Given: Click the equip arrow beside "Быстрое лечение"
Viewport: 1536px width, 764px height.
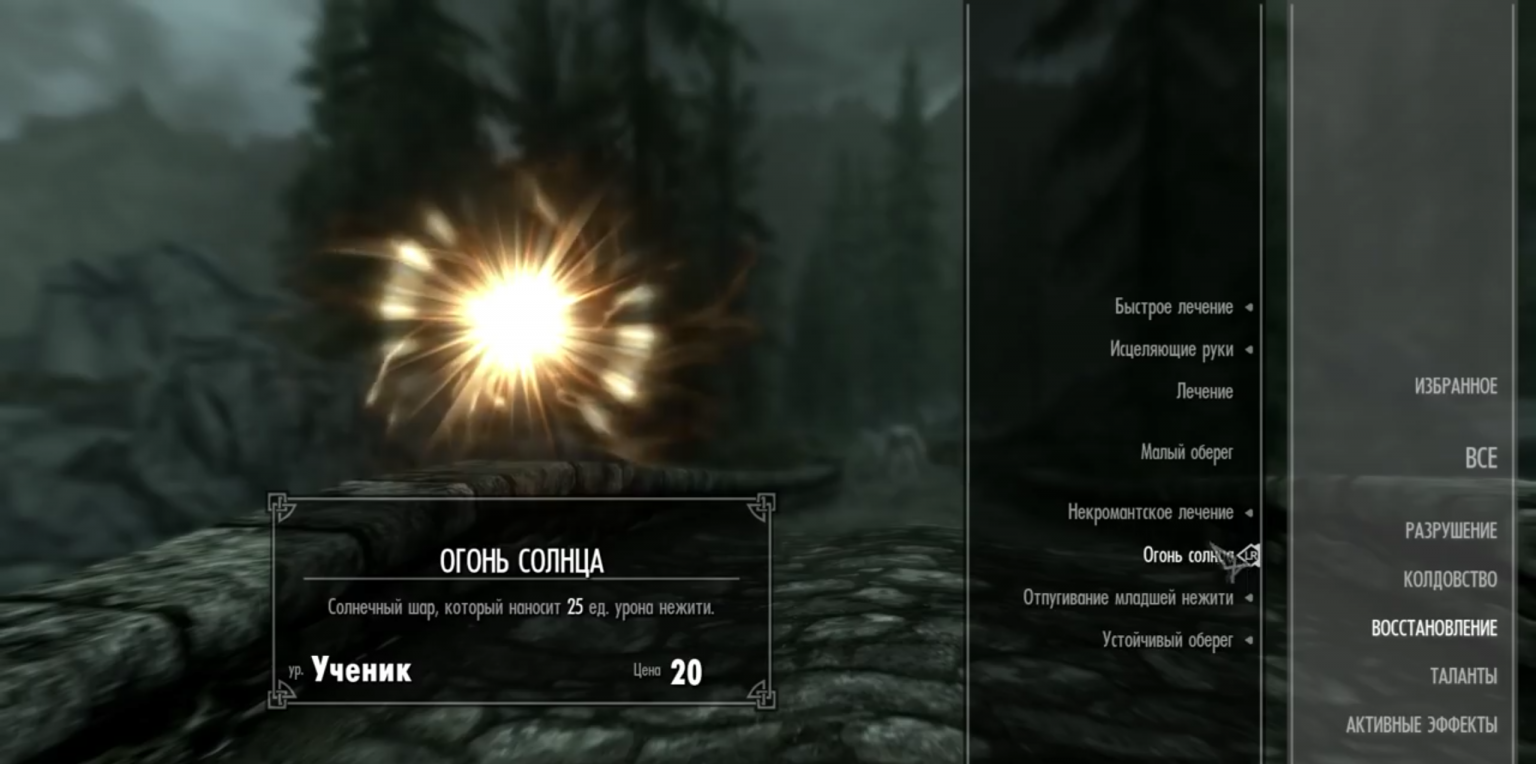Looking at the screenshot, I should [1247, 307].
